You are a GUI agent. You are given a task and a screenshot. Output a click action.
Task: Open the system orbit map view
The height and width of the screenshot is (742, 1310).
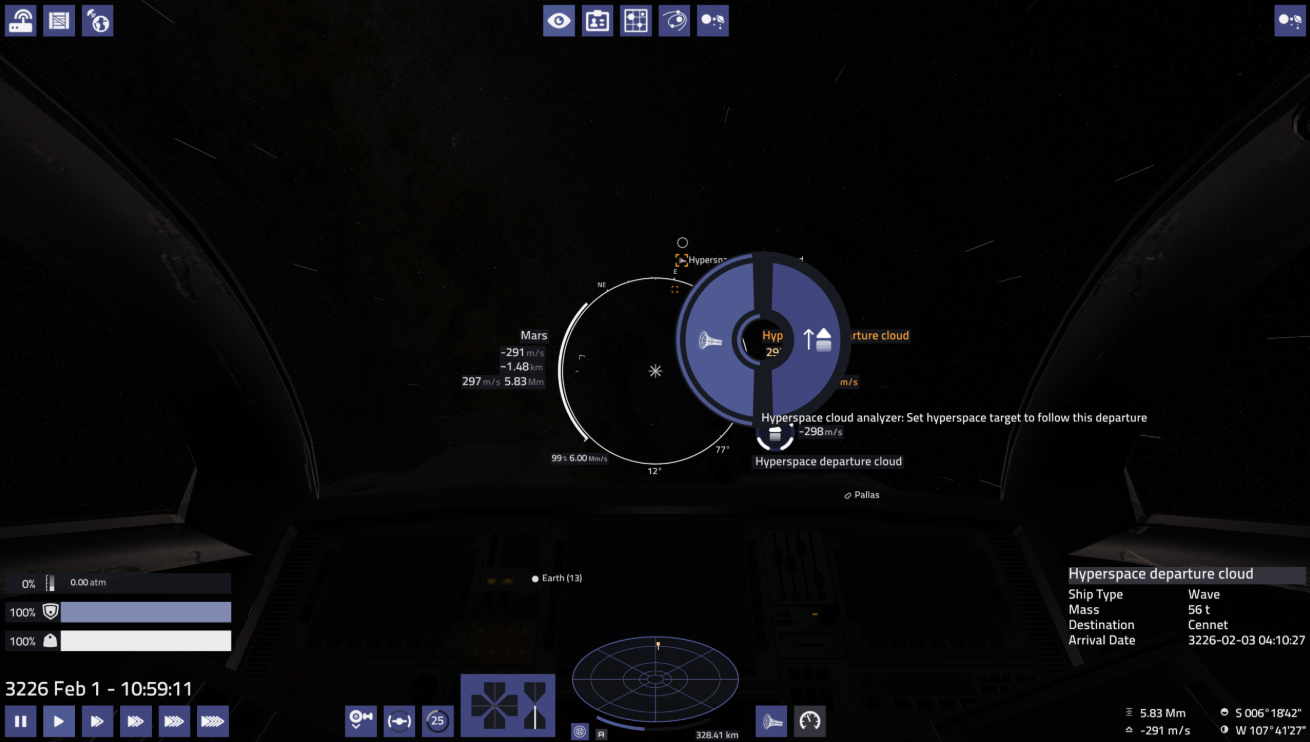click(674, 20)
